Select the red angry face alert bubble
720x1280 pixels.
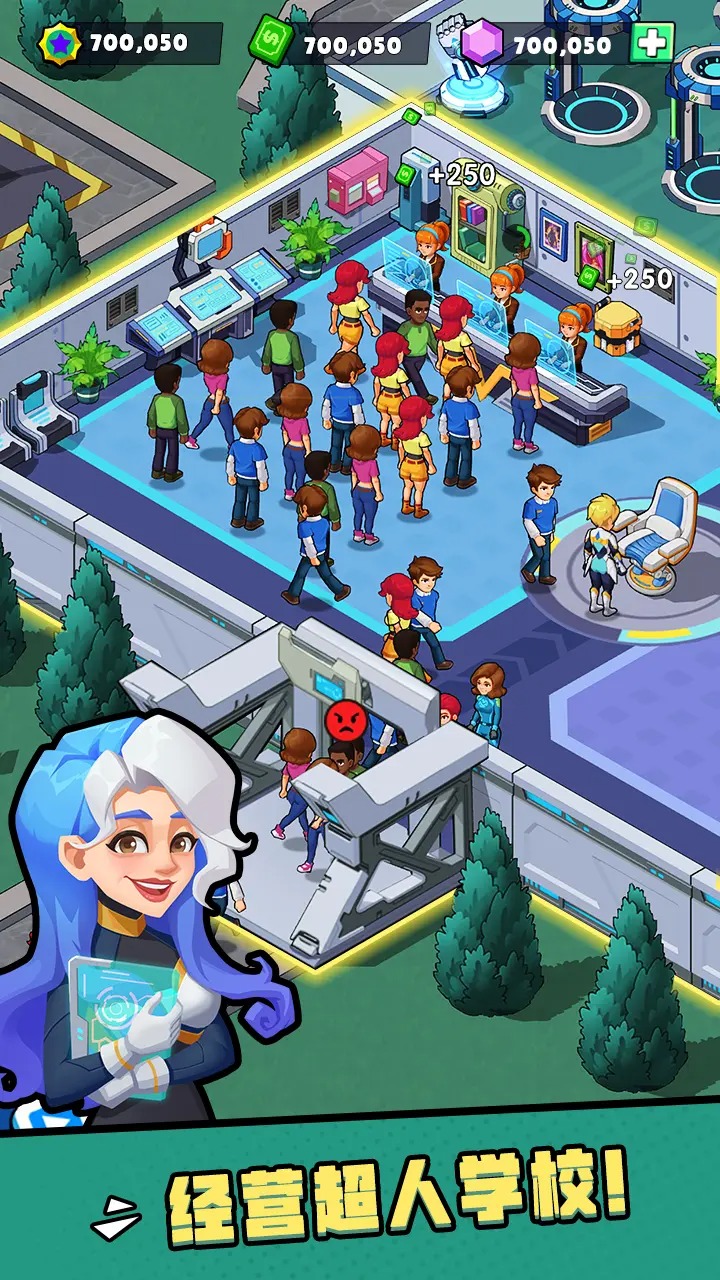coord(344,720)
